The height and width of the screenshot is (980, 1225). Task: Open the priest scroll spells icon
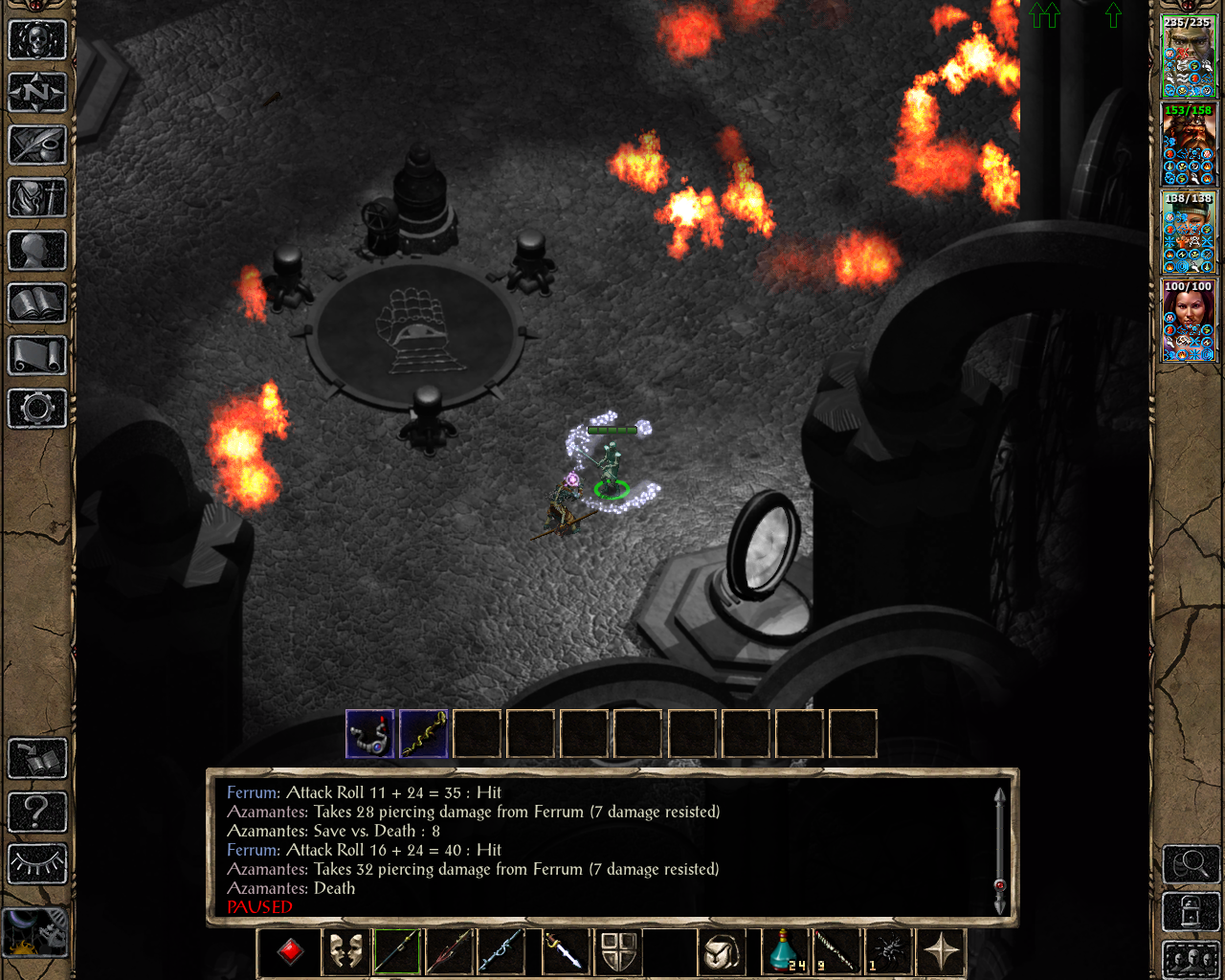(36, 356)
